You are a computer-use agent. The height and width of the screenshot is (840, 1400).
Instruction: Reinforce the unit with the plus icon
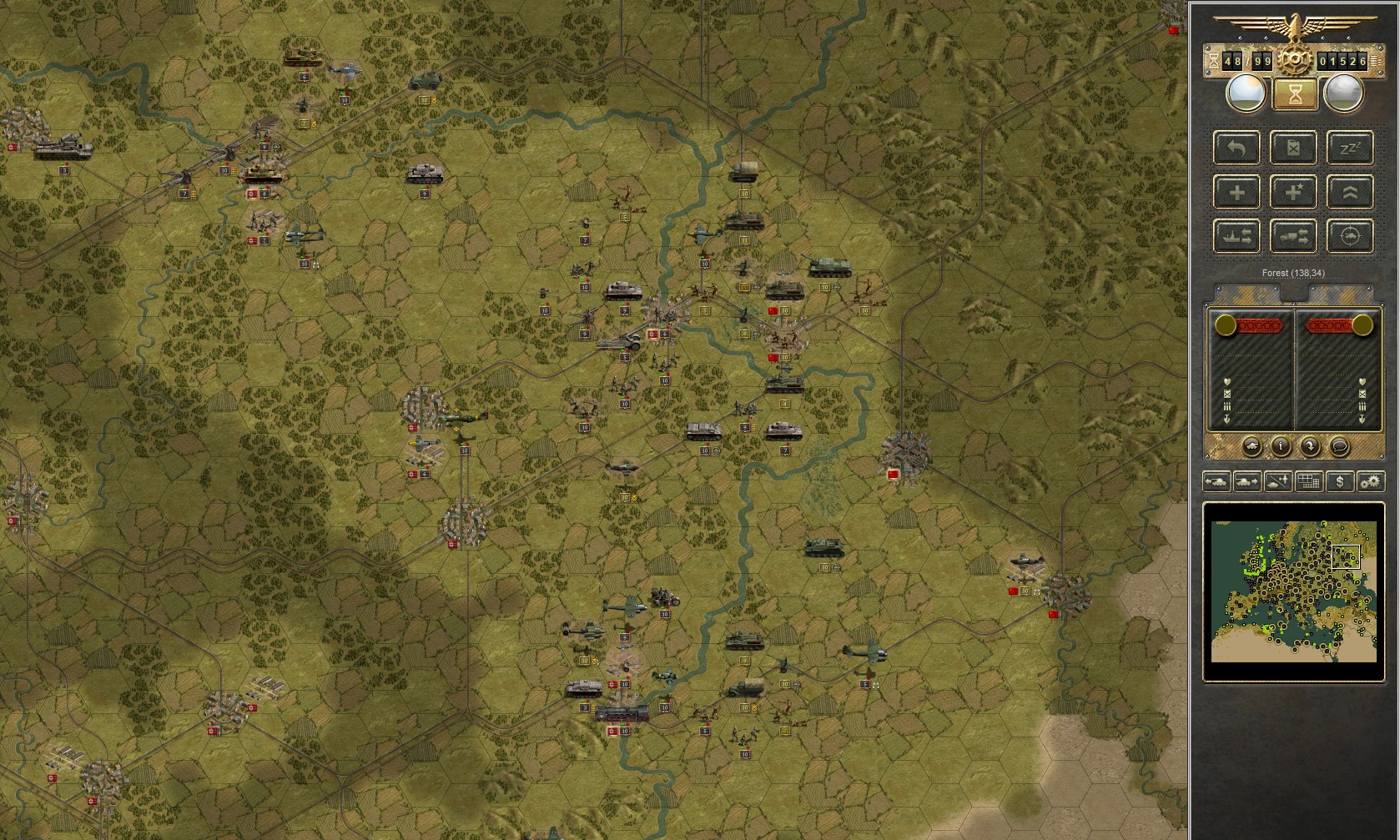(1236, 192)
